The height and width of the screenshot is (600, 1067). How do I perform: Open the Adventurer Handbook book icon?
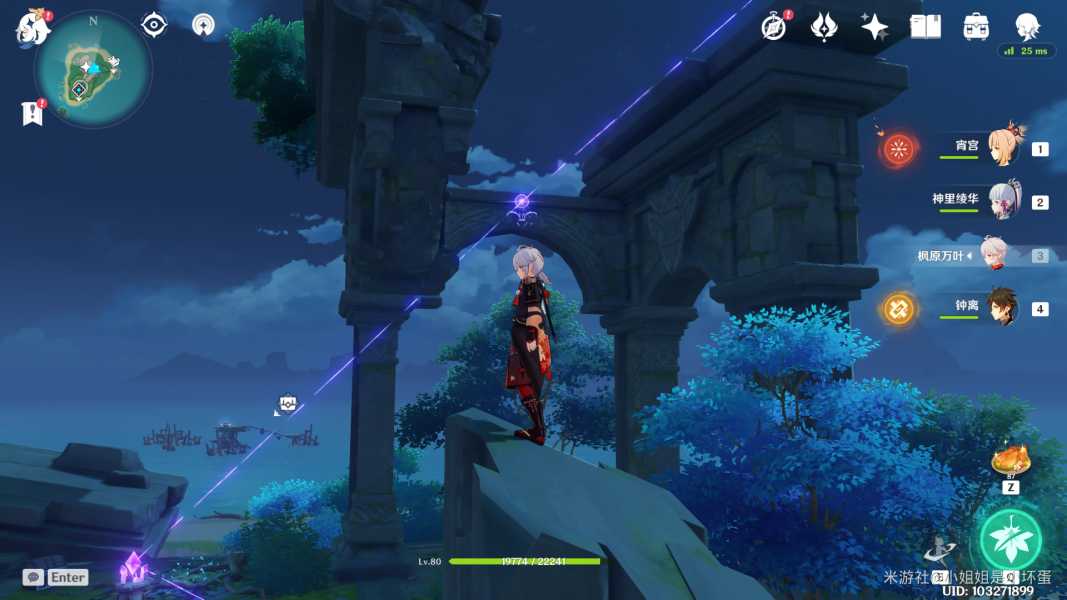[925, 27]
